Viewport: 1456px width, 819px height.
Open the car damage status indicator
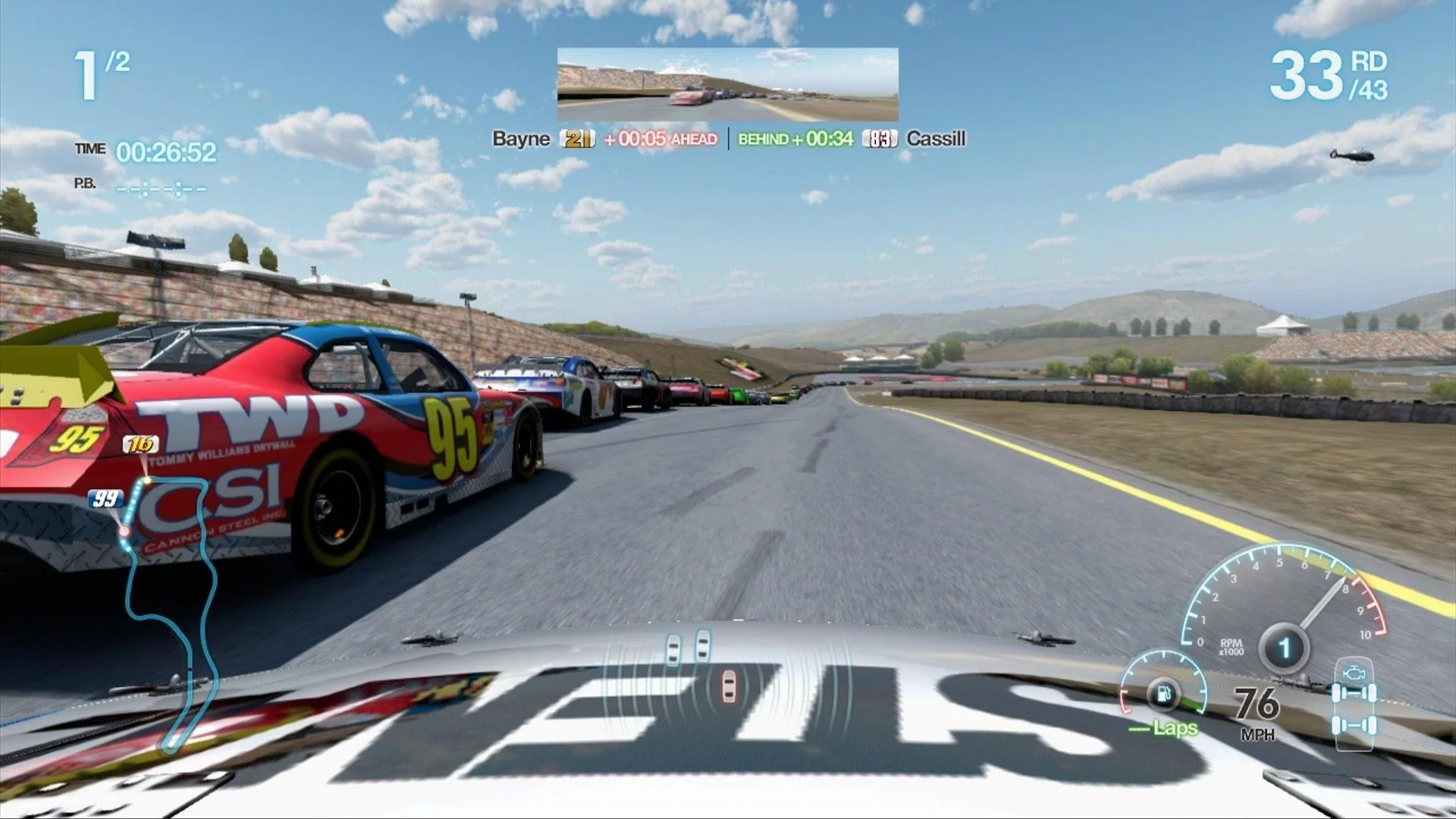pyautogui.click(x=1354, y=702)
